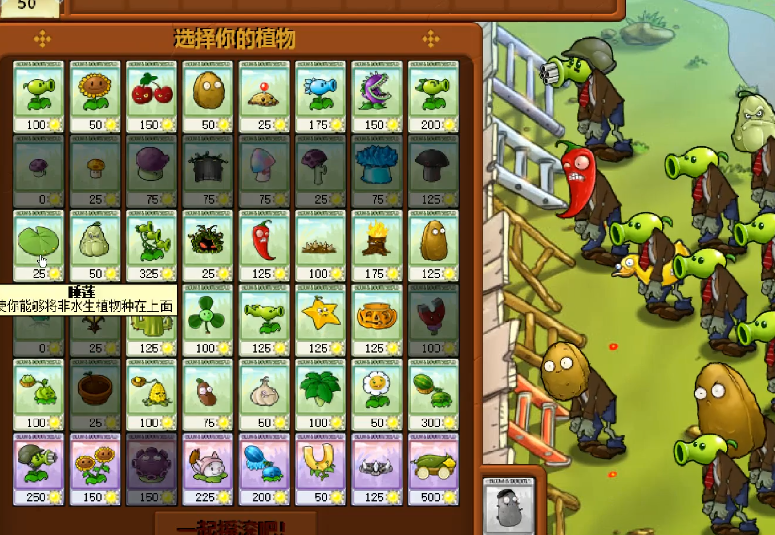Select the Snow Pea seed card
The height and width of the screenshot is (535, 775).
[x=319, y=97]
